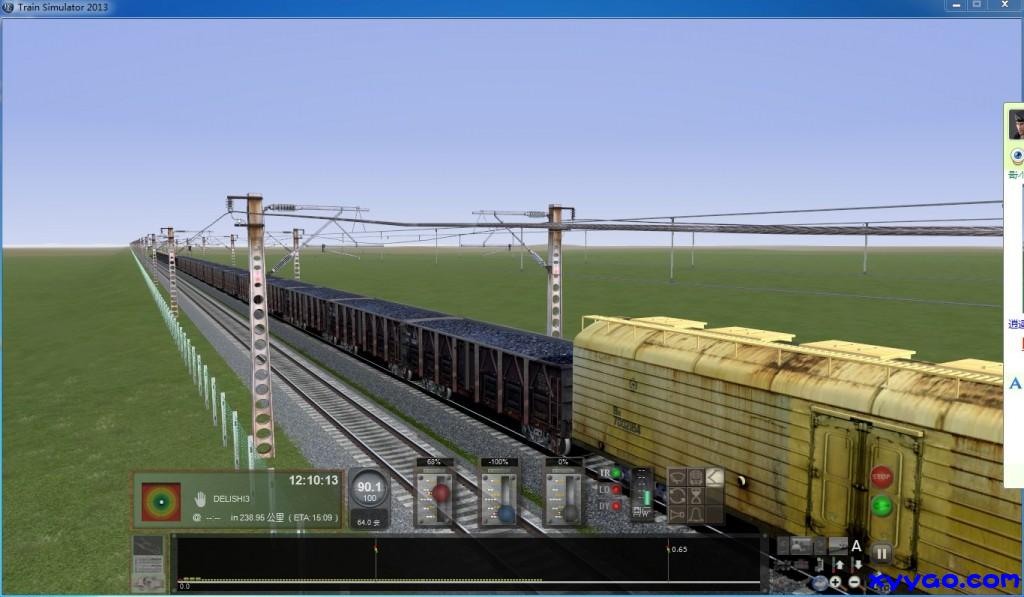This screenshot has height=597, width=1024.
Task: Click the blue reverser lever control
Action: pos(506,514)
